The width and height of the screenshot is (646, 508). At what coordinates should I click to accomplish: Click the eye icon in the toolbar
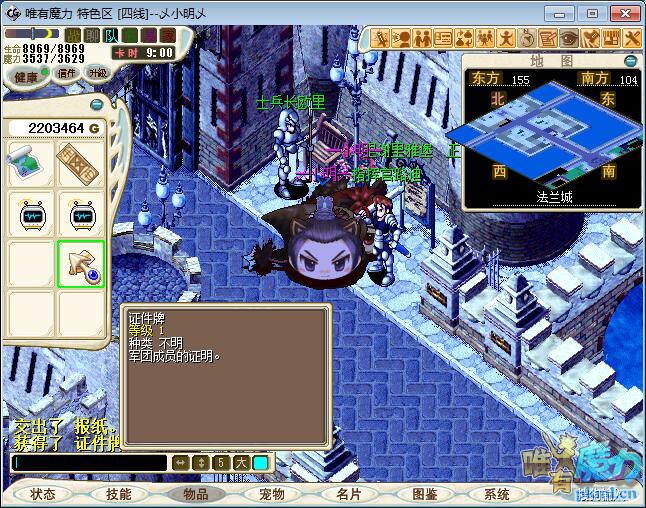pos(568,39)
